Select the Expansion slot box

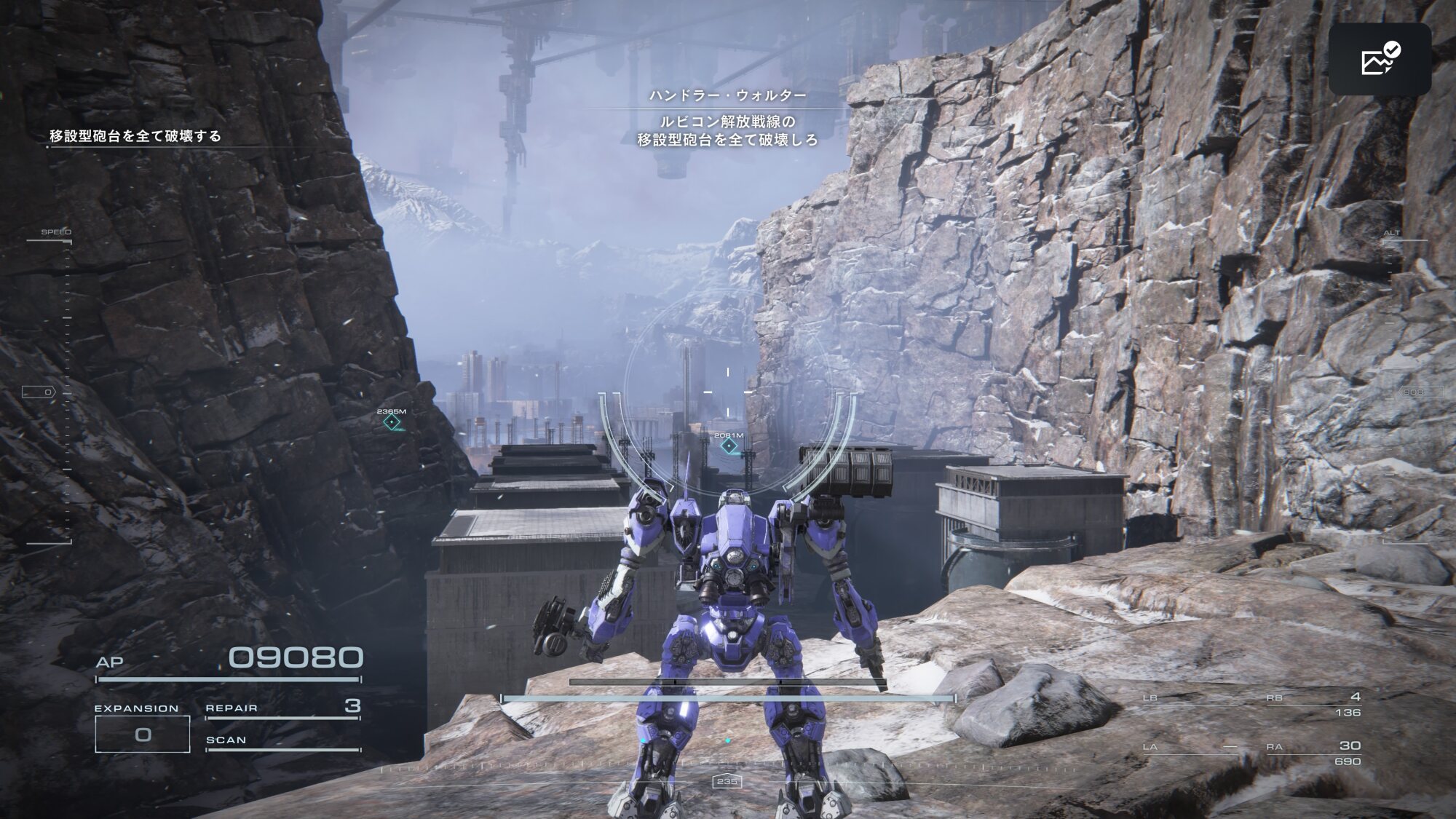(x=143, y=734)
